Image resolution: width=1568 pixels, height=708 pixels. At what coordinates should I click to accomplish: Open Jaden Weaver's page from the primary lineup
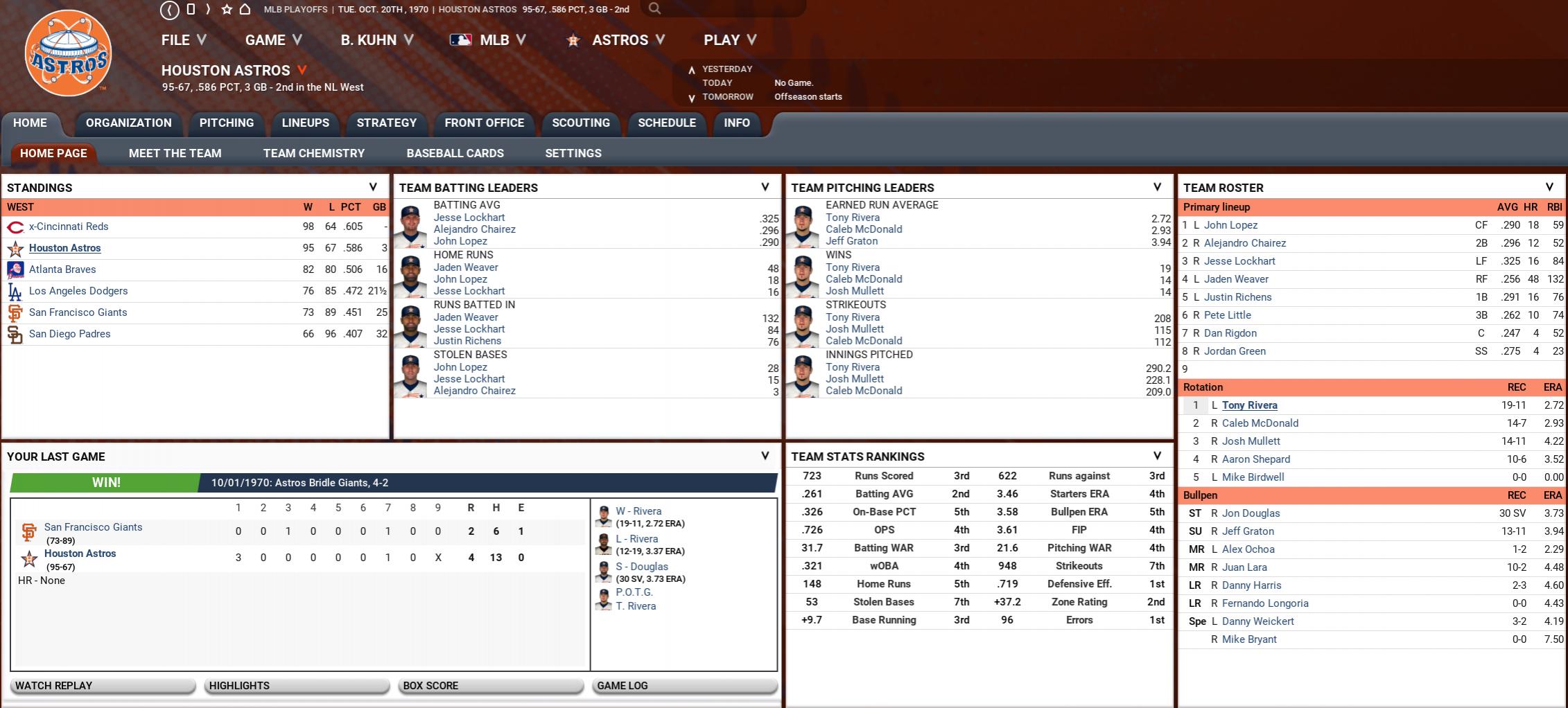tap(1236, 279)
